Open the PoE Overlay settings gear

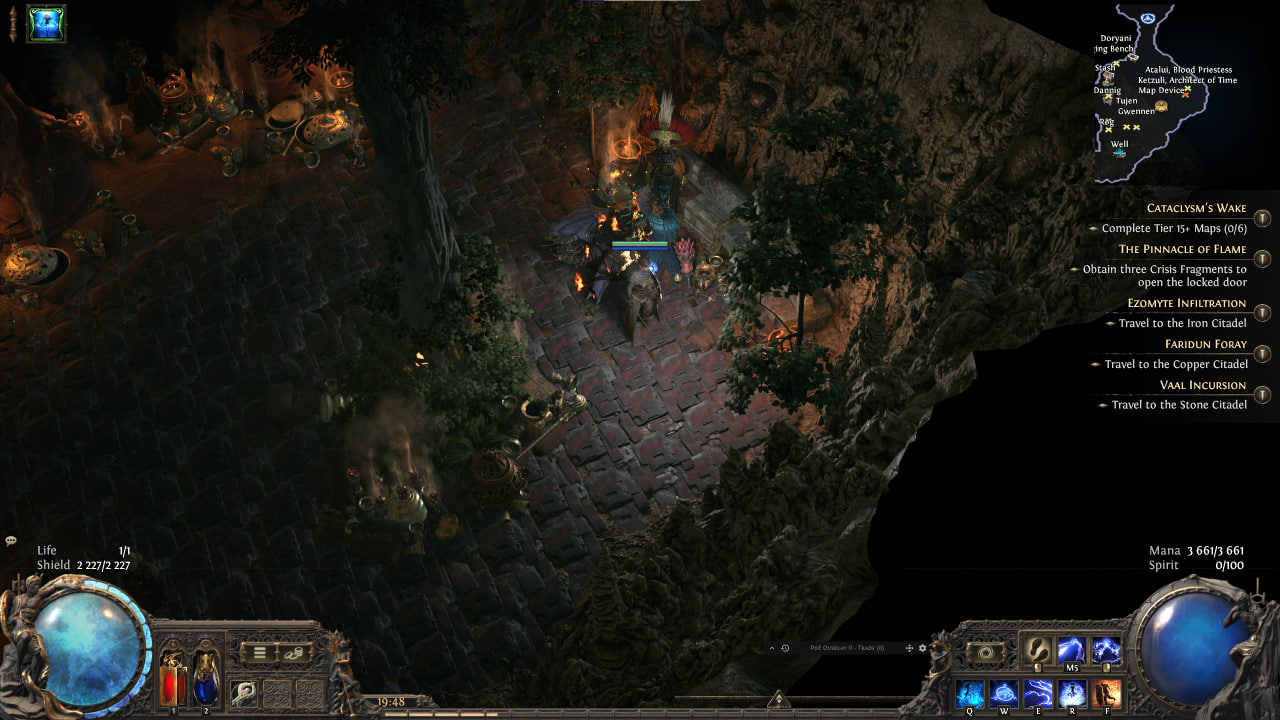[x=922, y=648]
